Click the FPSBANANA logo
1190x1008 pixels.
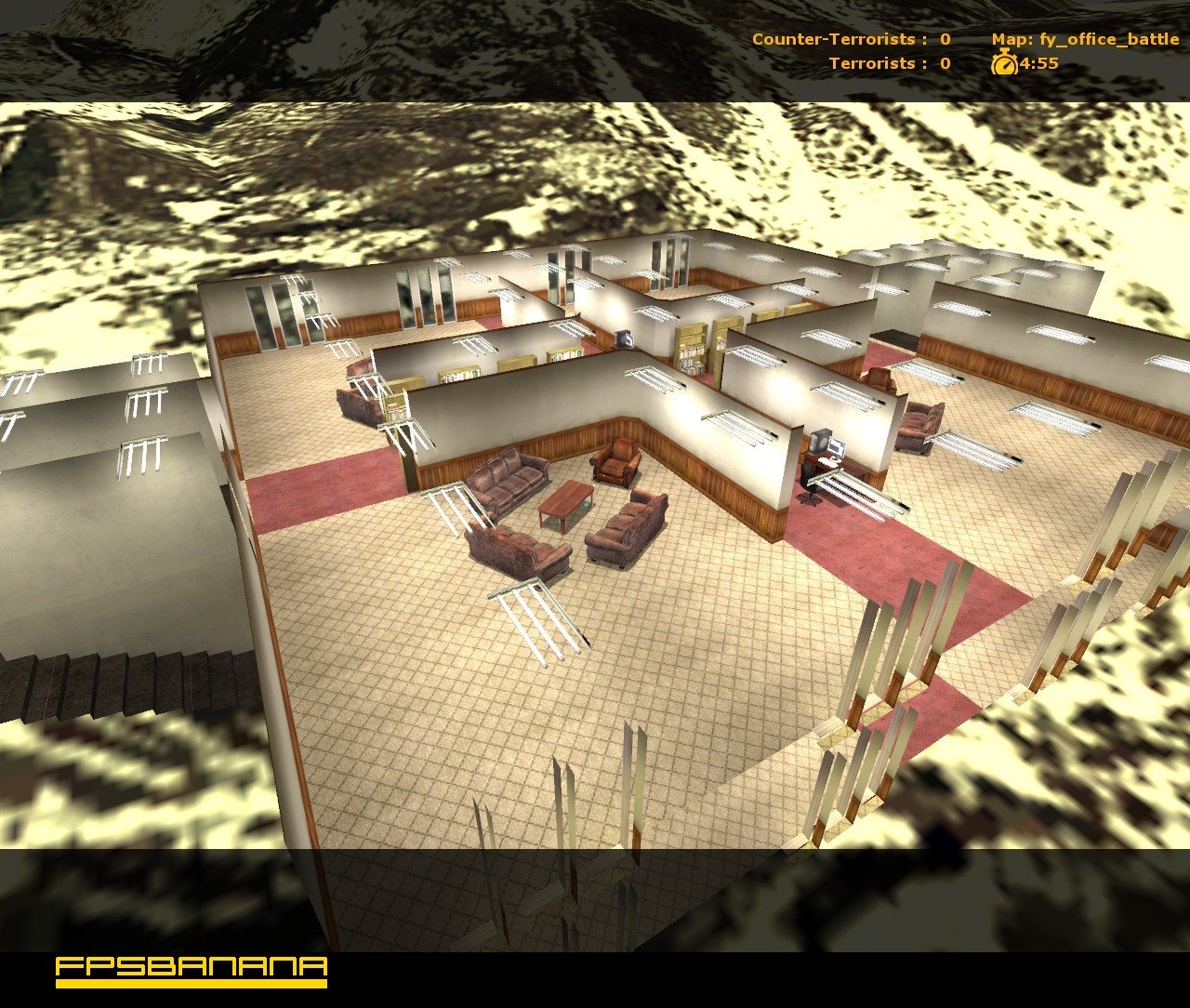[x=191, y=970]
